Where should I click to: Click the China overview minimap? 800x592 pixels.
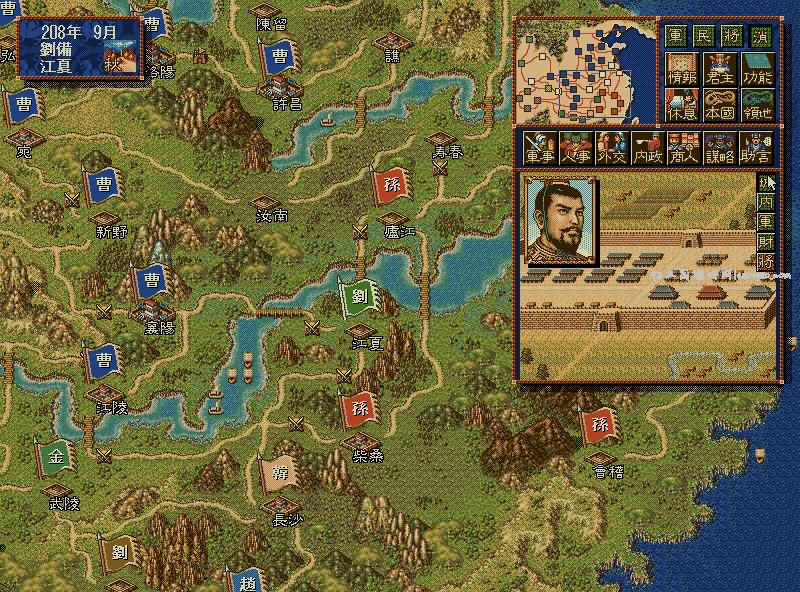pos(585,70)
